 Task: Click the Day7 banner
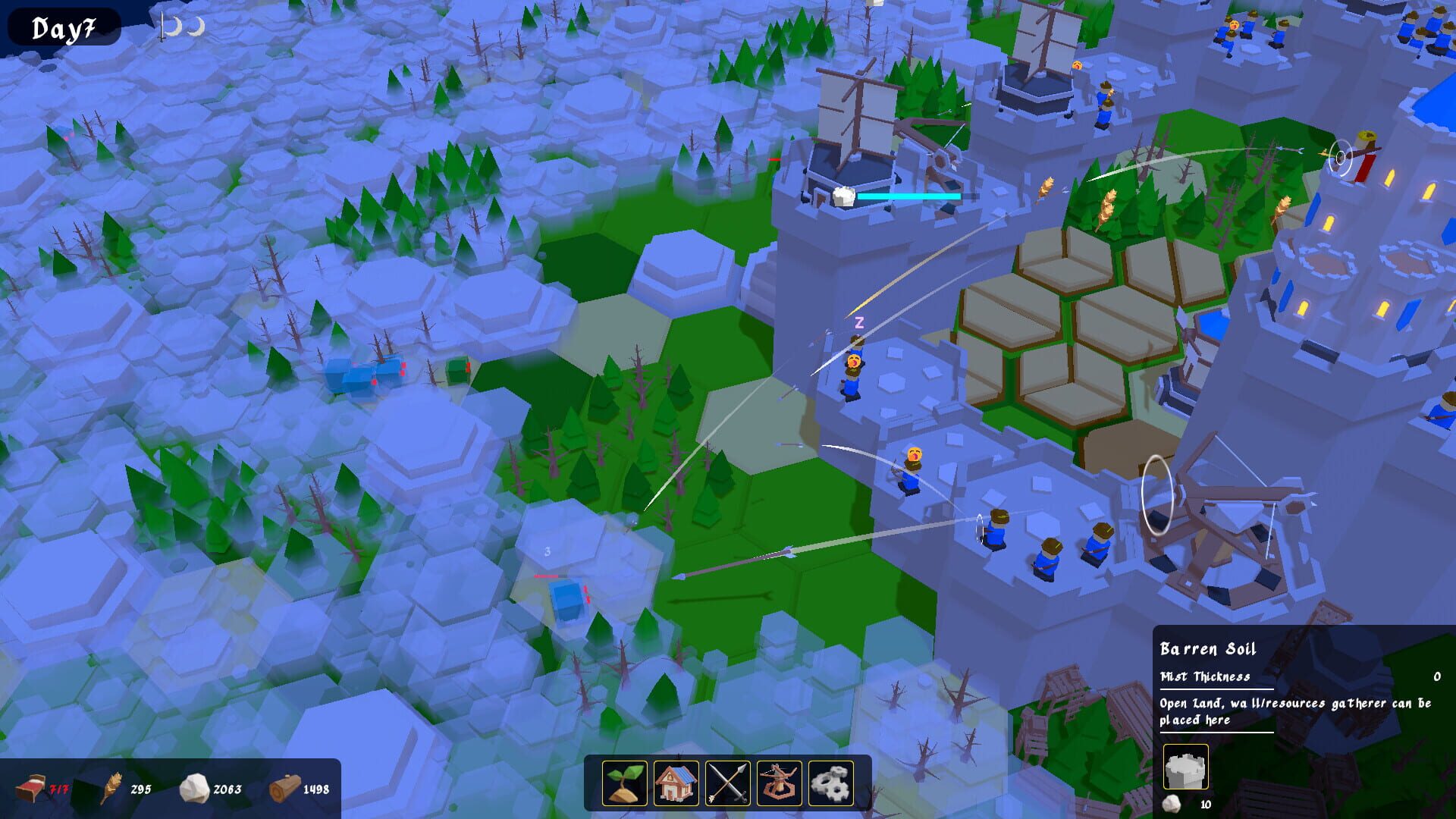click(64, 27)
